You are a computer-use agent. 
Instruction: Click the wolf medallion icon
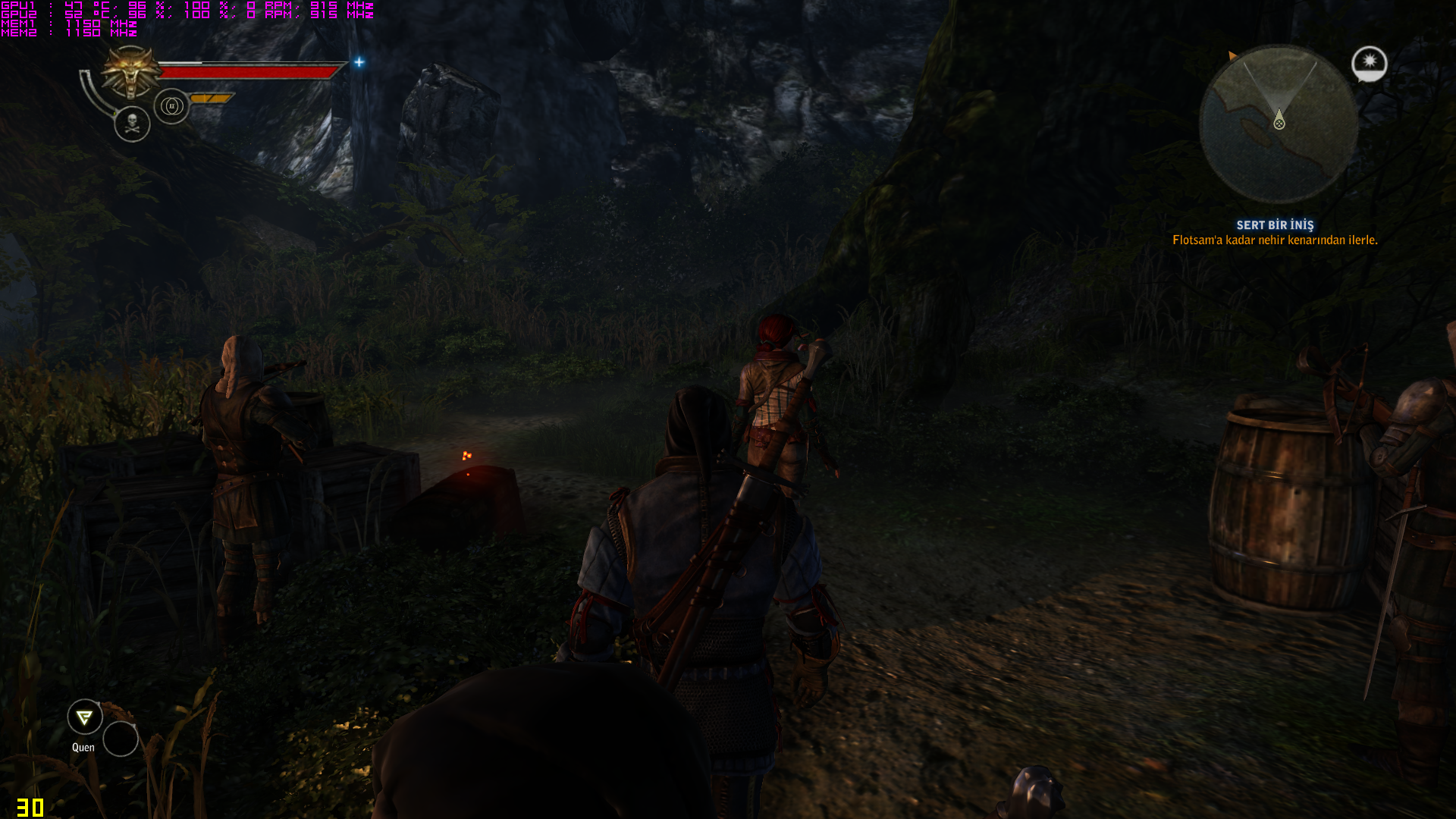[132, 71]
